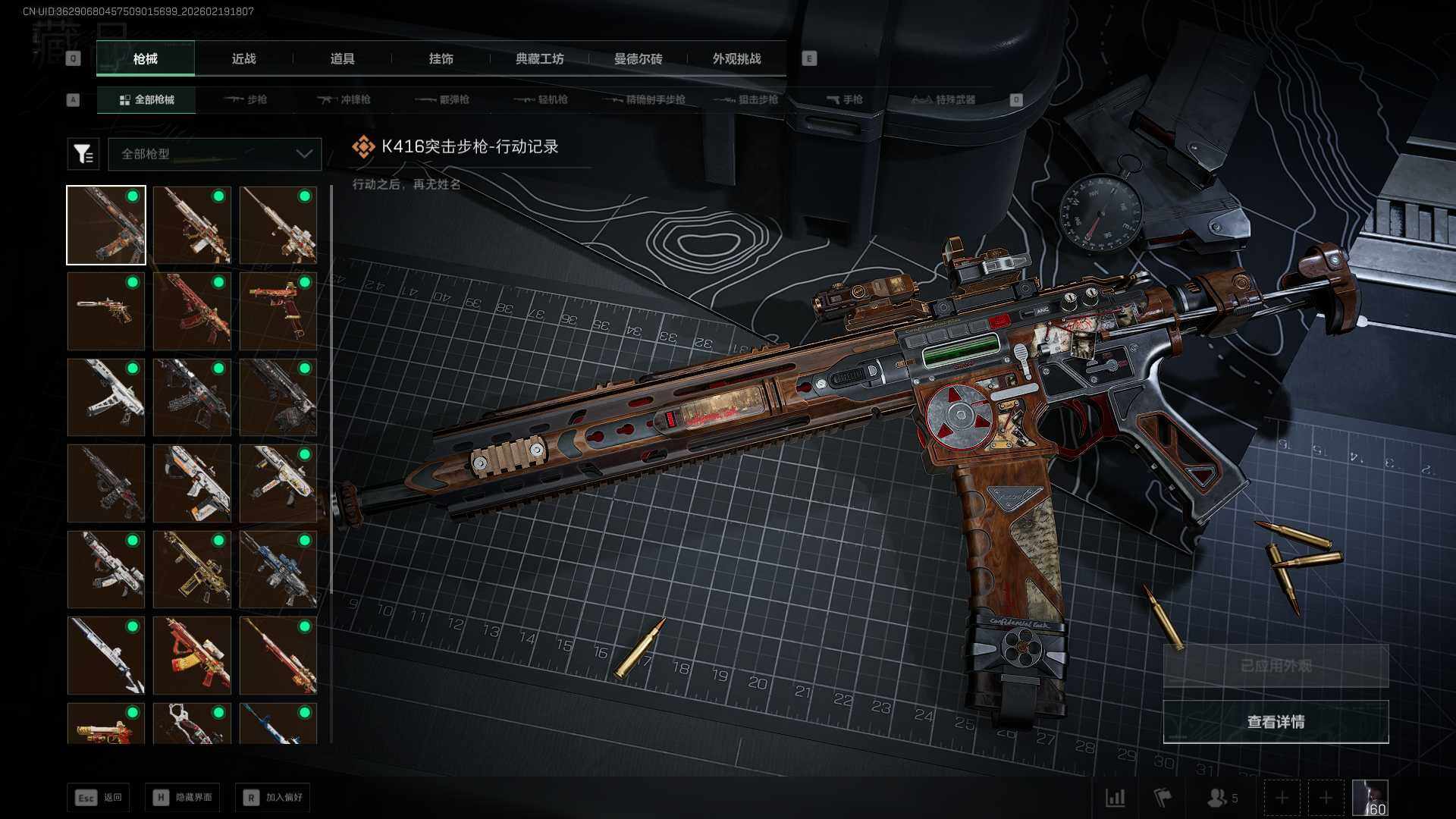This screenshot has width=1456, height=819.
Task: Select the 挂饰 charms tab
Action: tap(441, 58)
